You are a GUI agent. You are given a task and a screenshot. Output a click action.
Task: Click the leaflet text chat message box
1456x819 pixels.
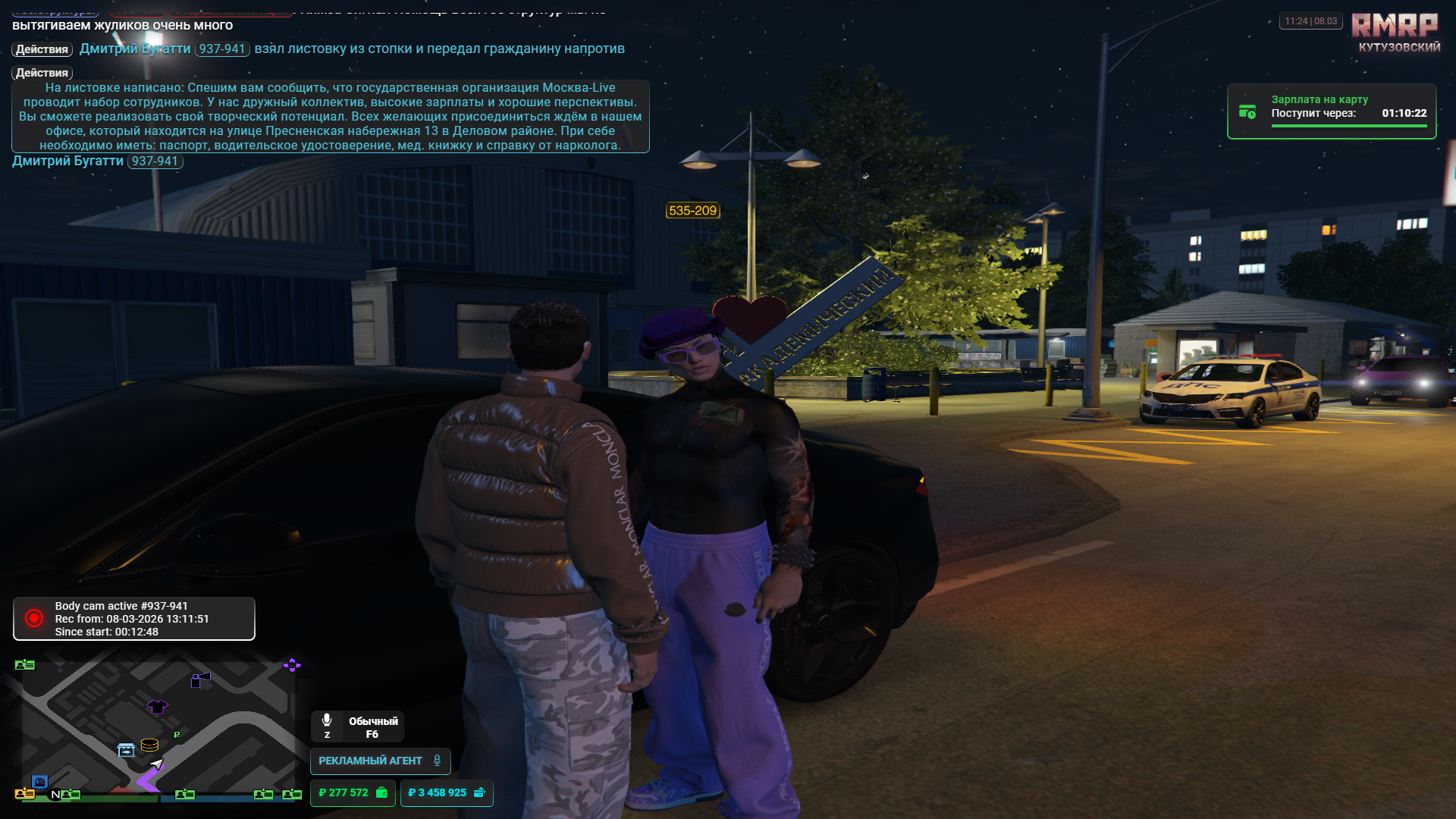[x=330, y=116]
